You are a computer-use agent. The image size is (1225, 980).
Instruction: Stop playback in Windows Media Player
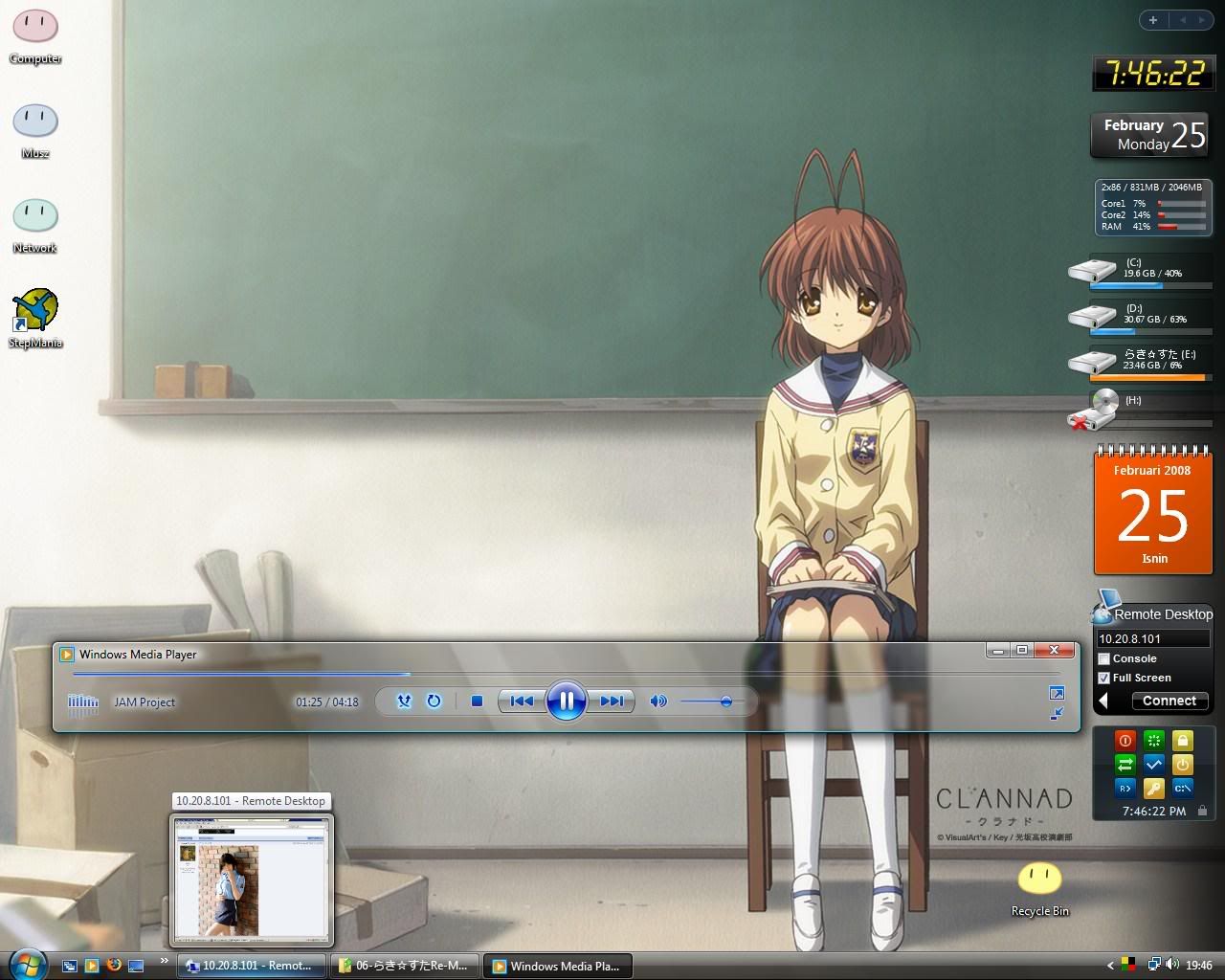tap(477, 702)
